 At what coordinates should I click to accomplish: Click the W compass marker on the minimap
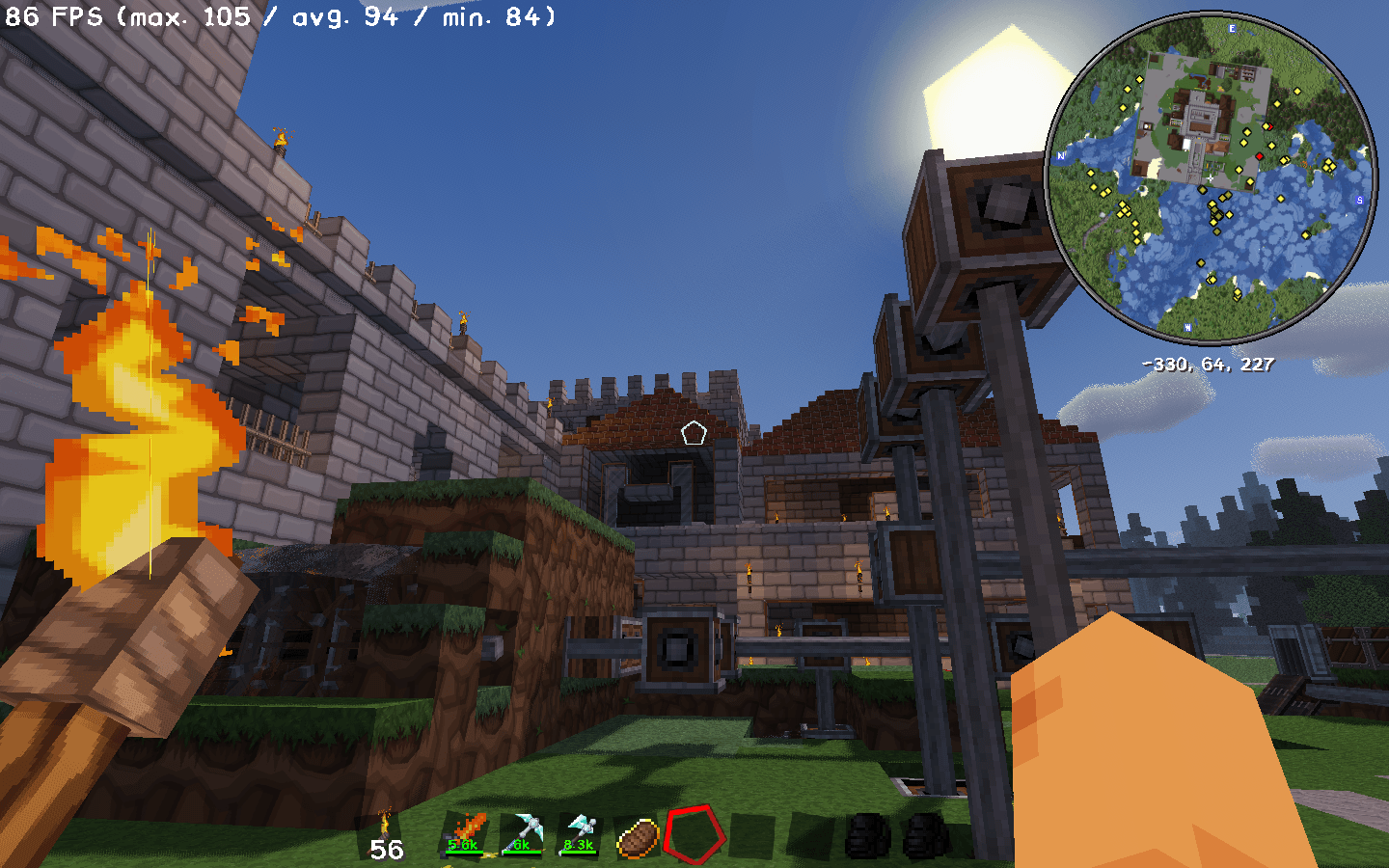(1187, 327)
